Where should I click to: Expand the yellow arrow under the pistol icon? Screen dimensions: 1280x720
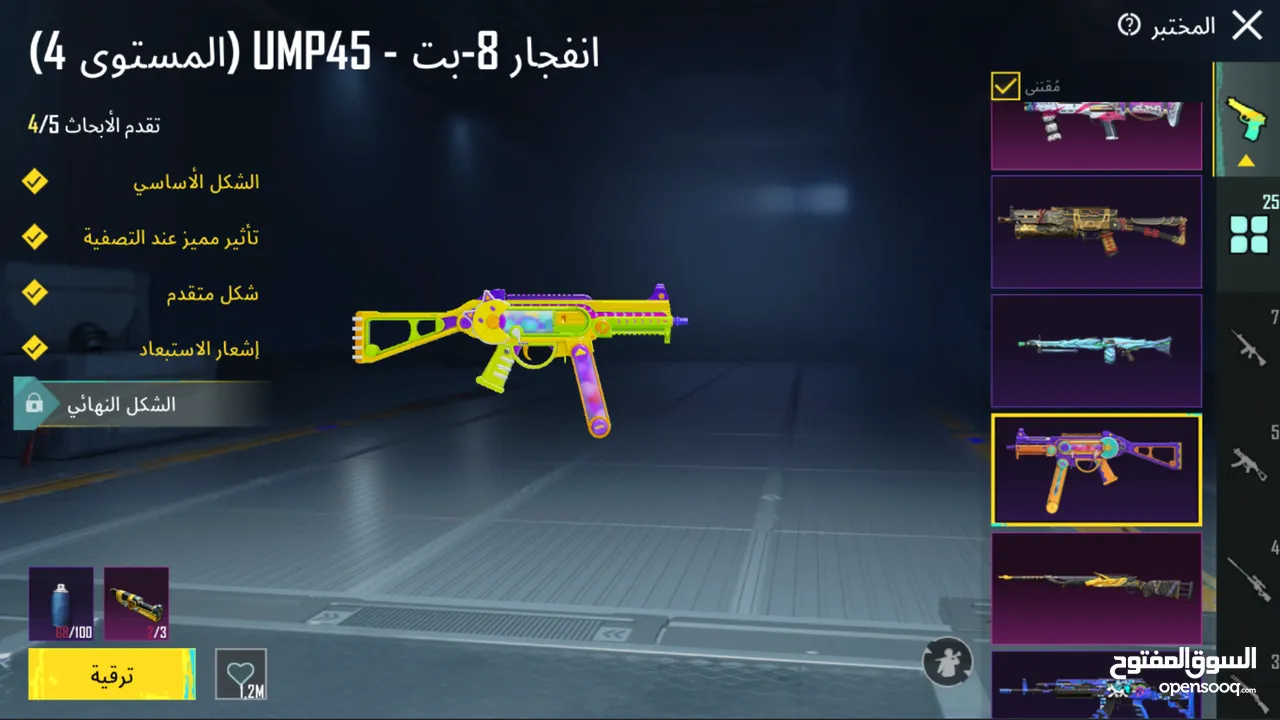pos(1245,160)
